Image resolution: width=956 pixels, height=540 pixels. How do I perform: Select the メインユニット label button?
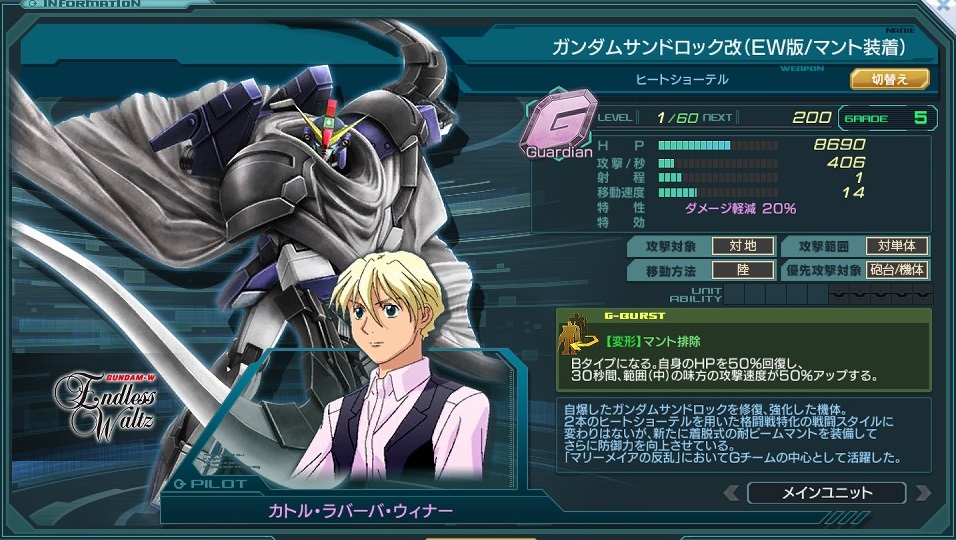pos(826,493)
